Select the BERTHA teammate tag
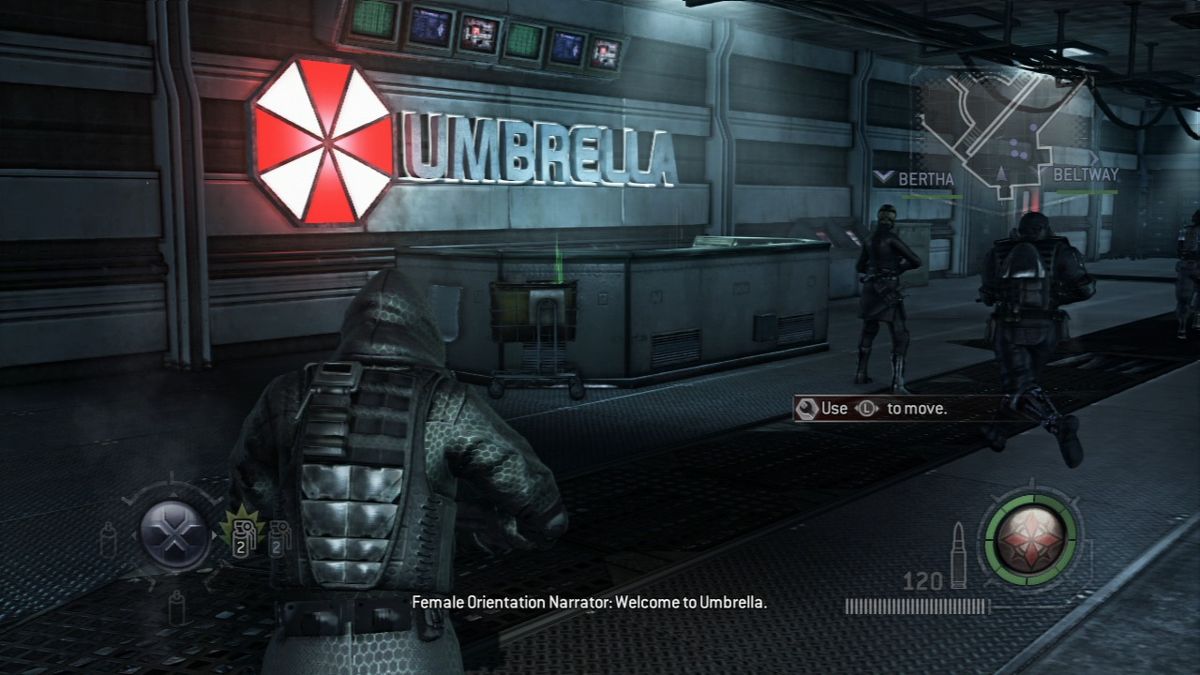 (x=916, y=179)
